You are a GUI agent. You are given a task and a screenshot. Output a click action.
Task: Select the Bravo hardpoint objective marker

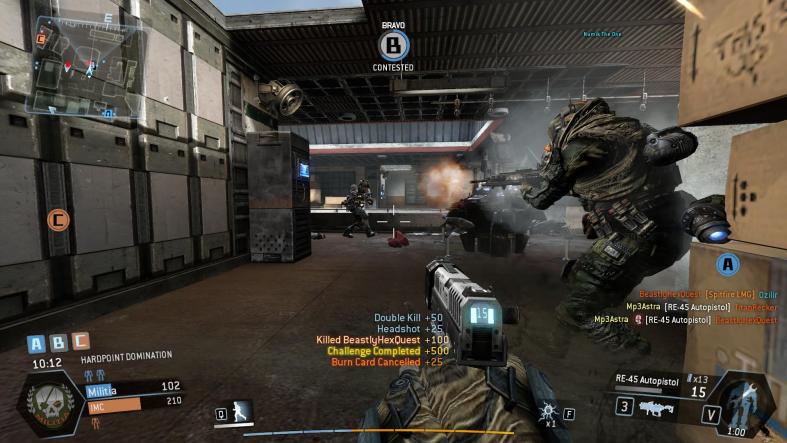393,44
